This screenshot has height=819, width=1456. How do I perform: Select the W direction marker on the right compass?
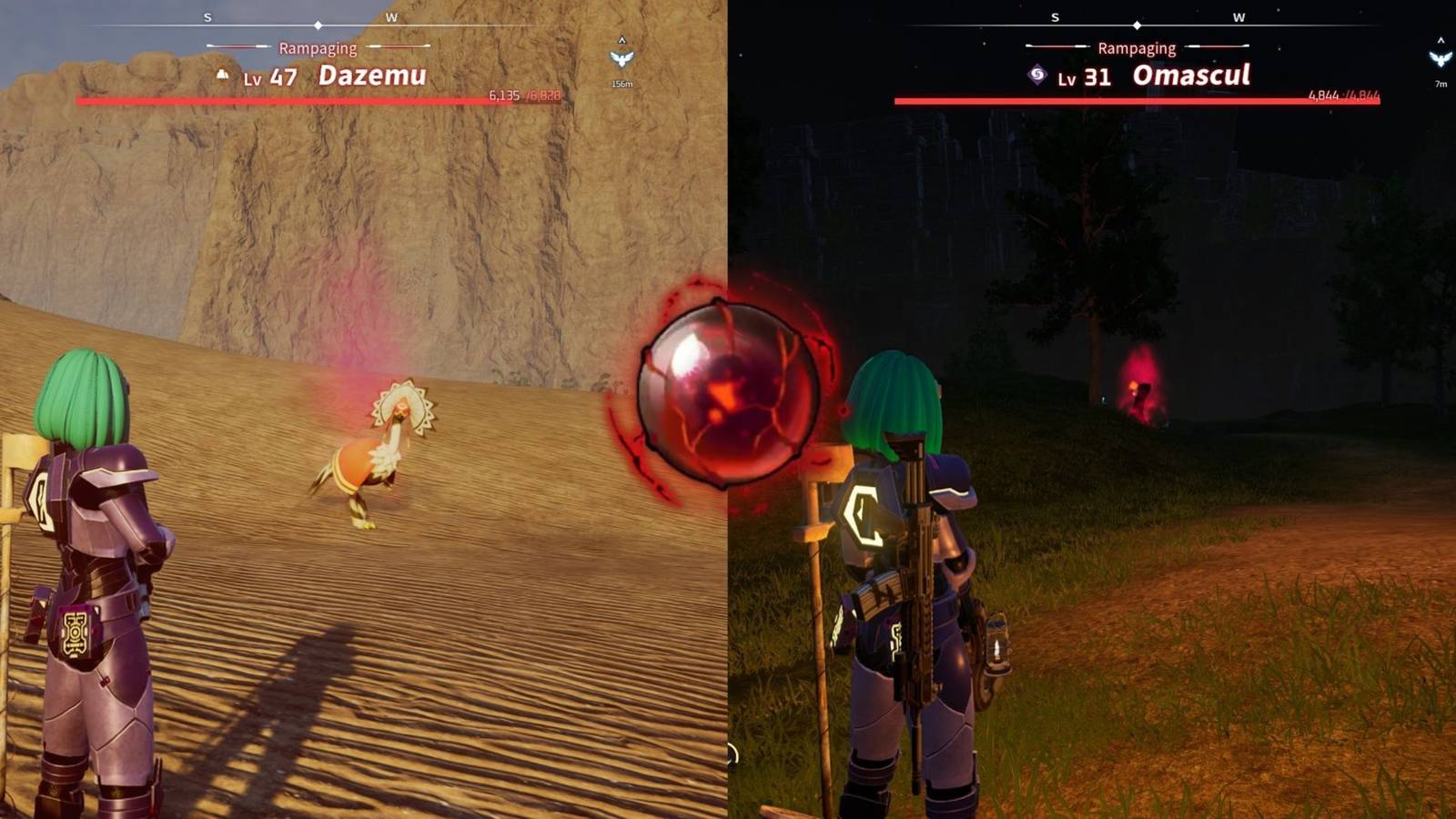click(x=1238, y=15)
